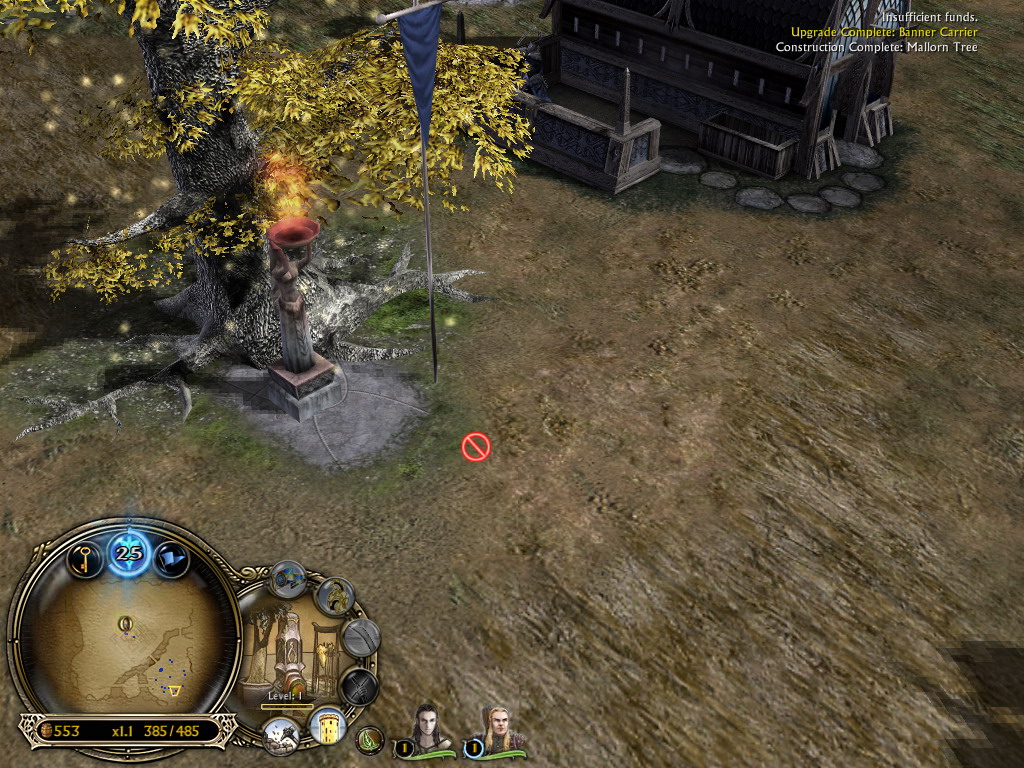Click the white tower icon button
The width and height of the screenshot is (1024, 768).
point(326,725)
